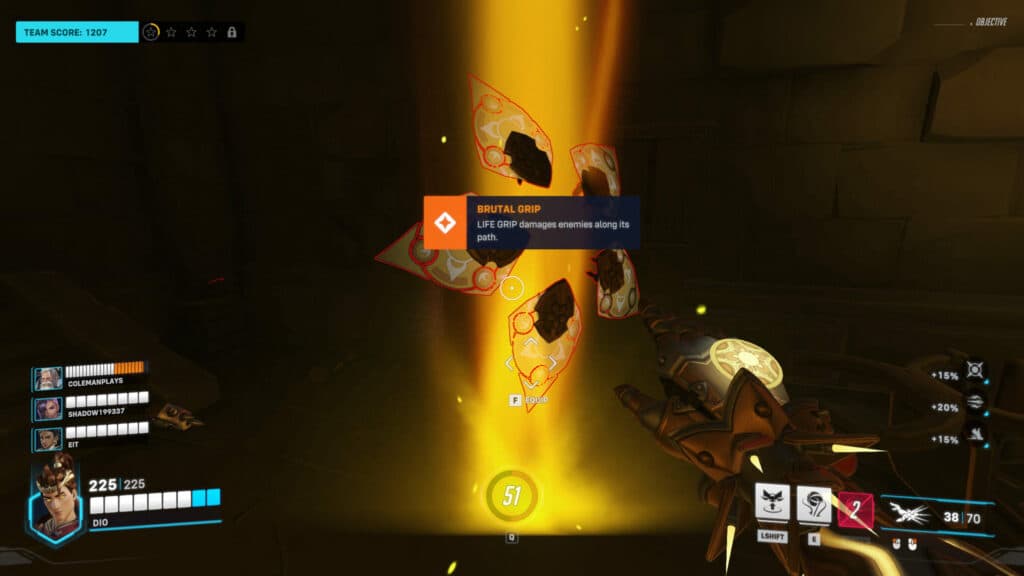The image size is (1024, 576).
Task: Open the Objective tracker
Action: [x=990, y=22]
